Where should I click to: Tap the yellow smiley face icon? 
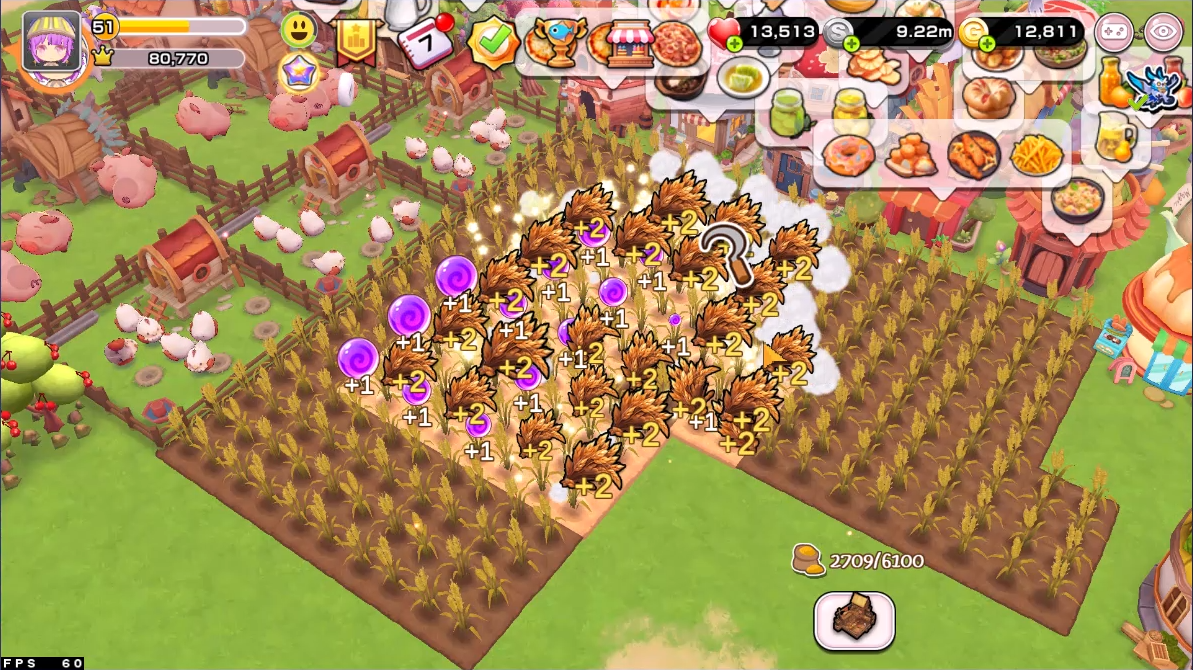[298, 30]
